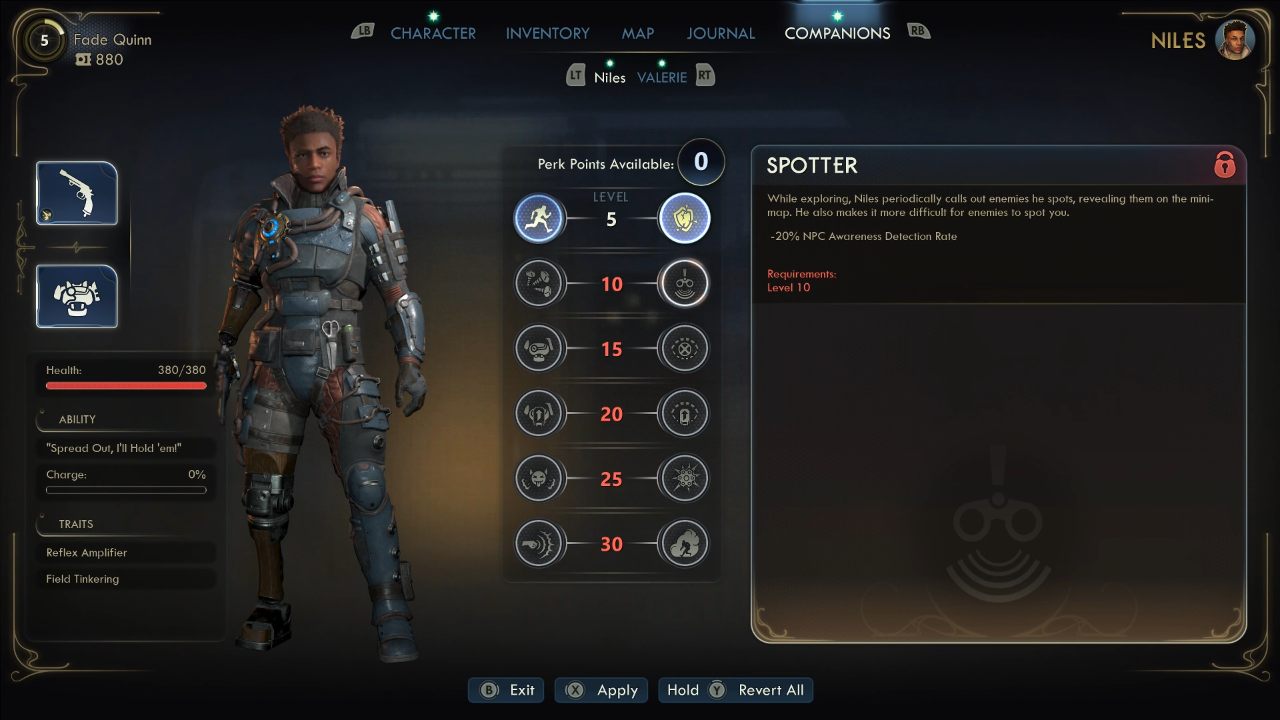Pick the screws and bolts level 10 perk

(x=540, y=284)
